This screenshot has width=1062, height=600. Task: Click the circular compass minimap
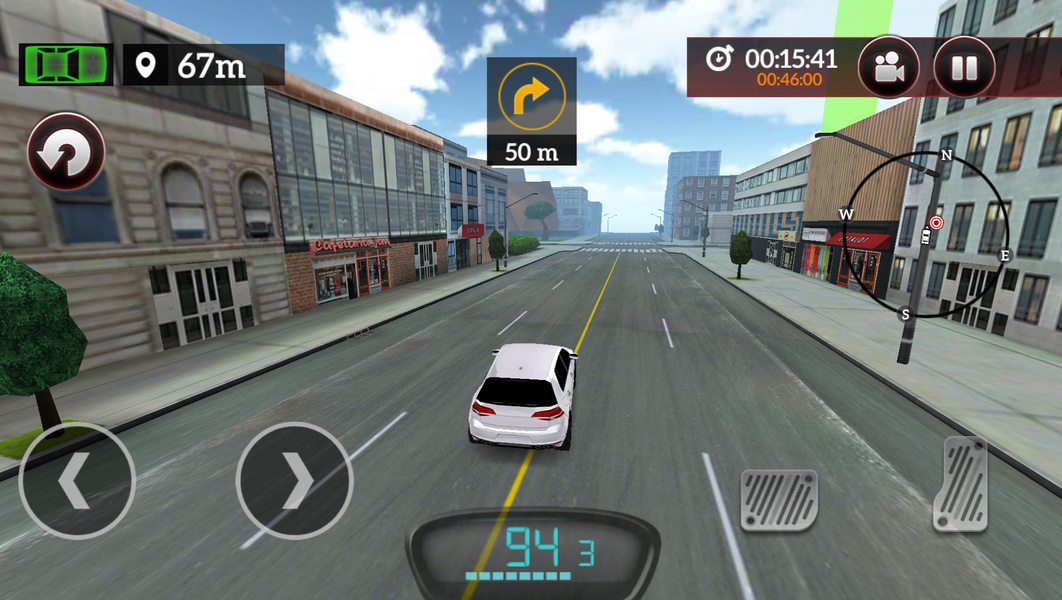tap(925, 234)
